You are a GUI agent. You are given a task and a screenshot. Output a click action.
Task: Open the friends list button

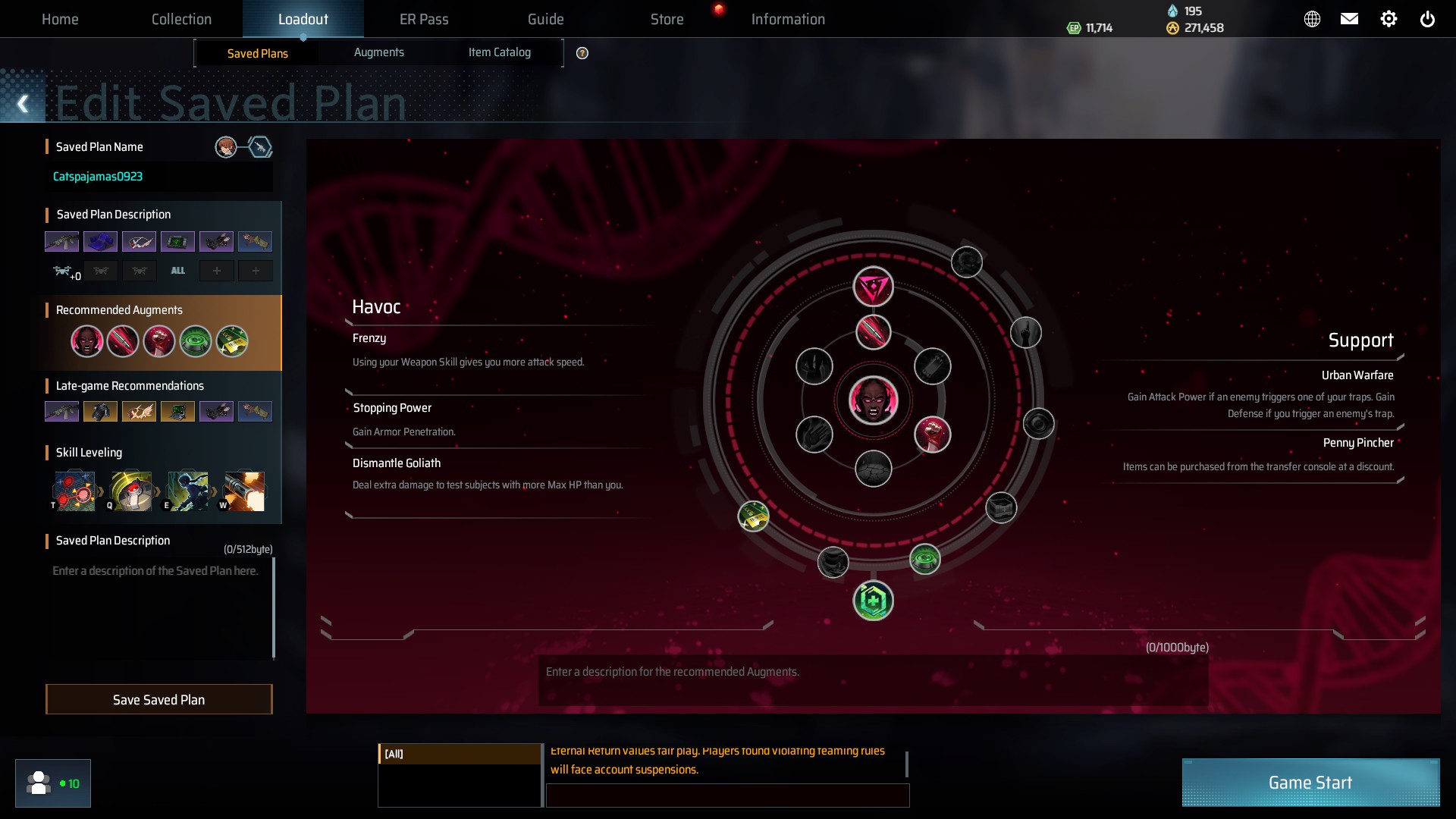point(53,783)
